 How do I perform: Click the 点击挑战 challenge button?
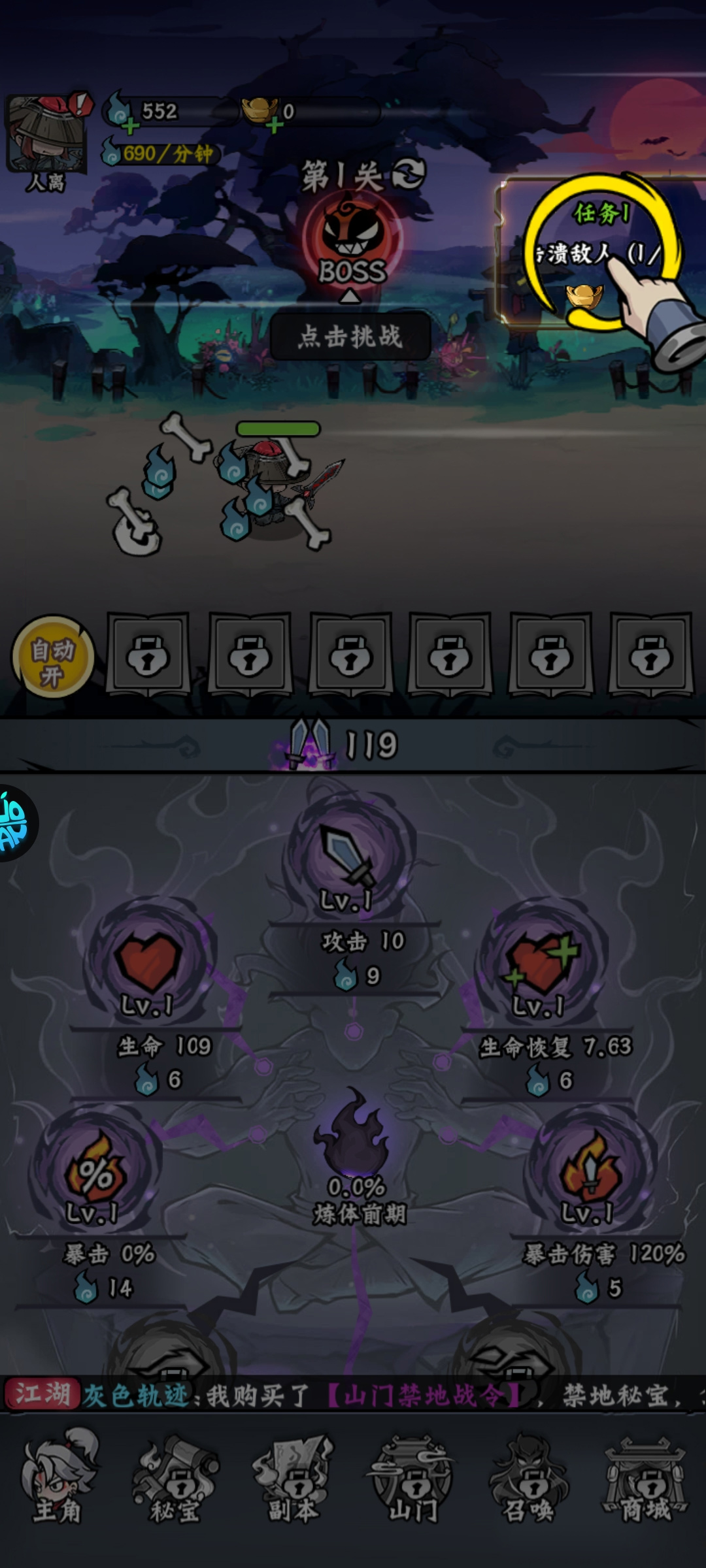[350, 336]
